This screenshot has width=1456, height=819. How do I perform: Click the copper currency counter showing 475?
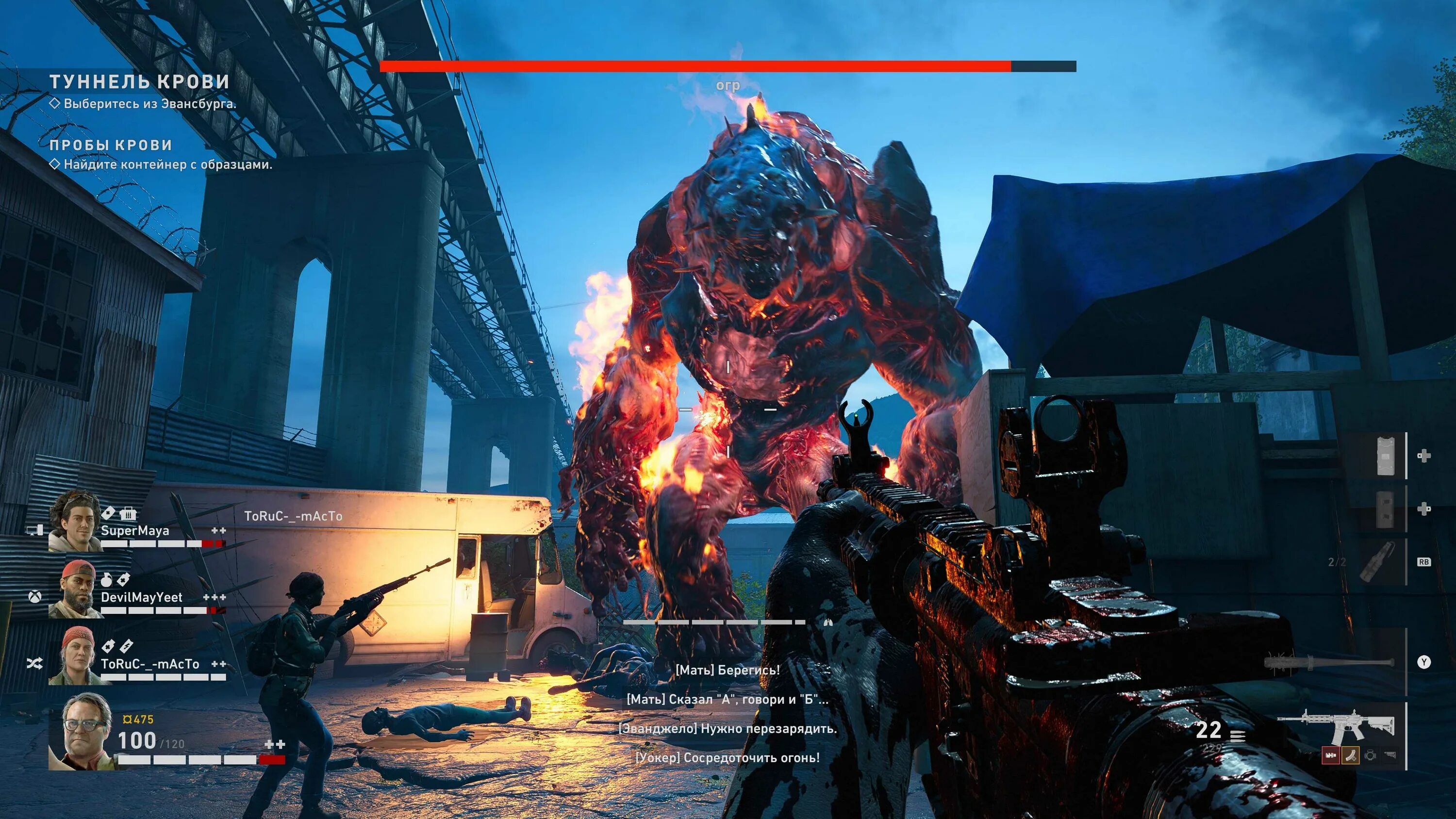click(138, 720)
